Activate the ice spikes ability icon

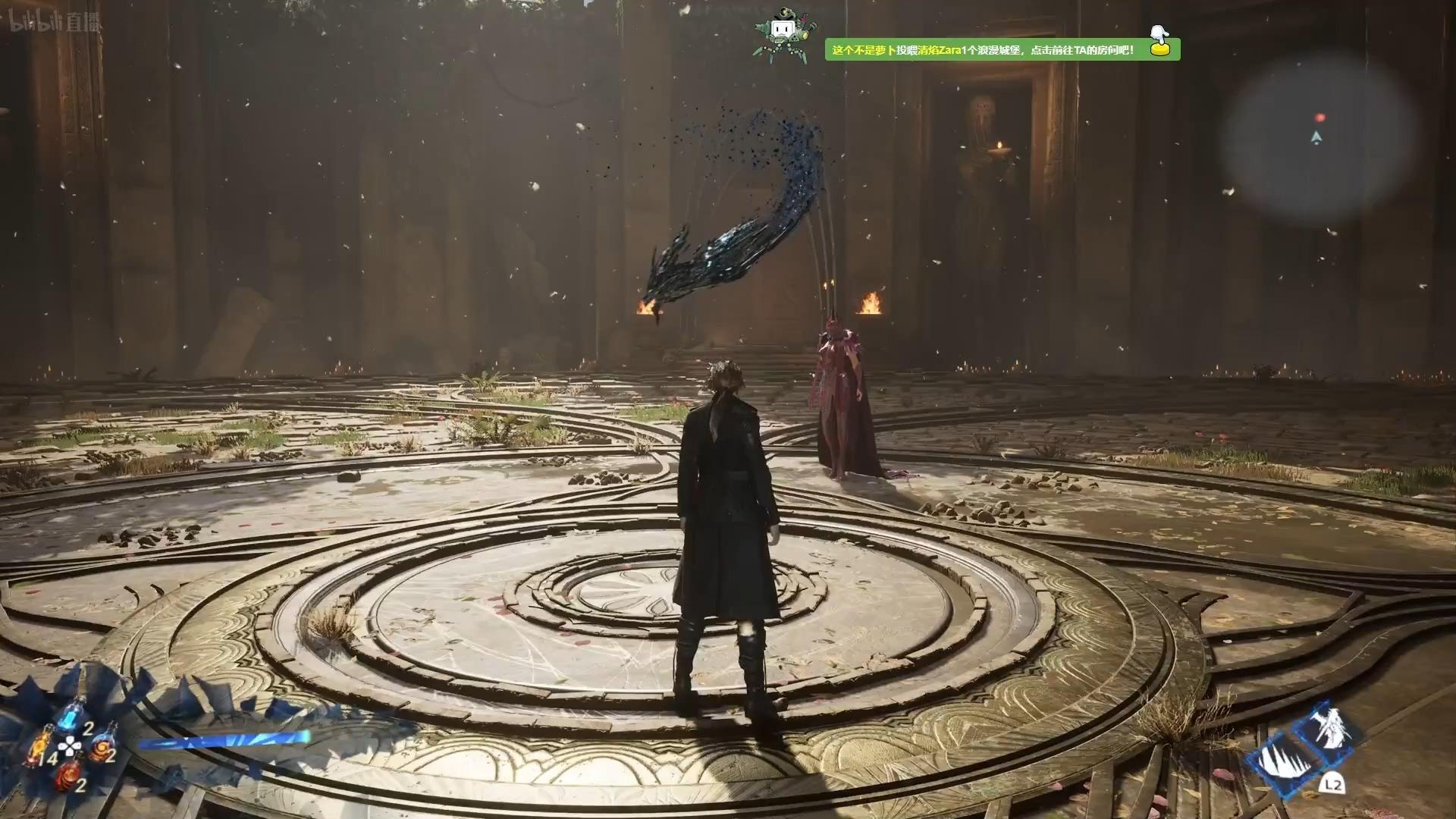click(x=1287, y=761)
